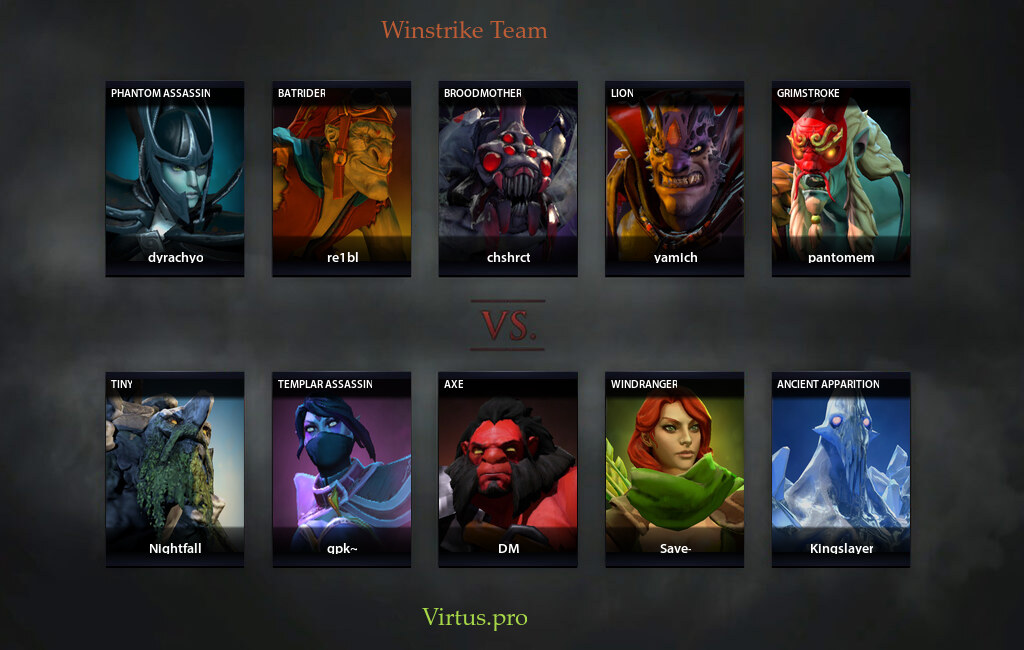Viewport: 1024px width, 650px height.
Task: Select the Lion hero card
Action: pos(674,178)
